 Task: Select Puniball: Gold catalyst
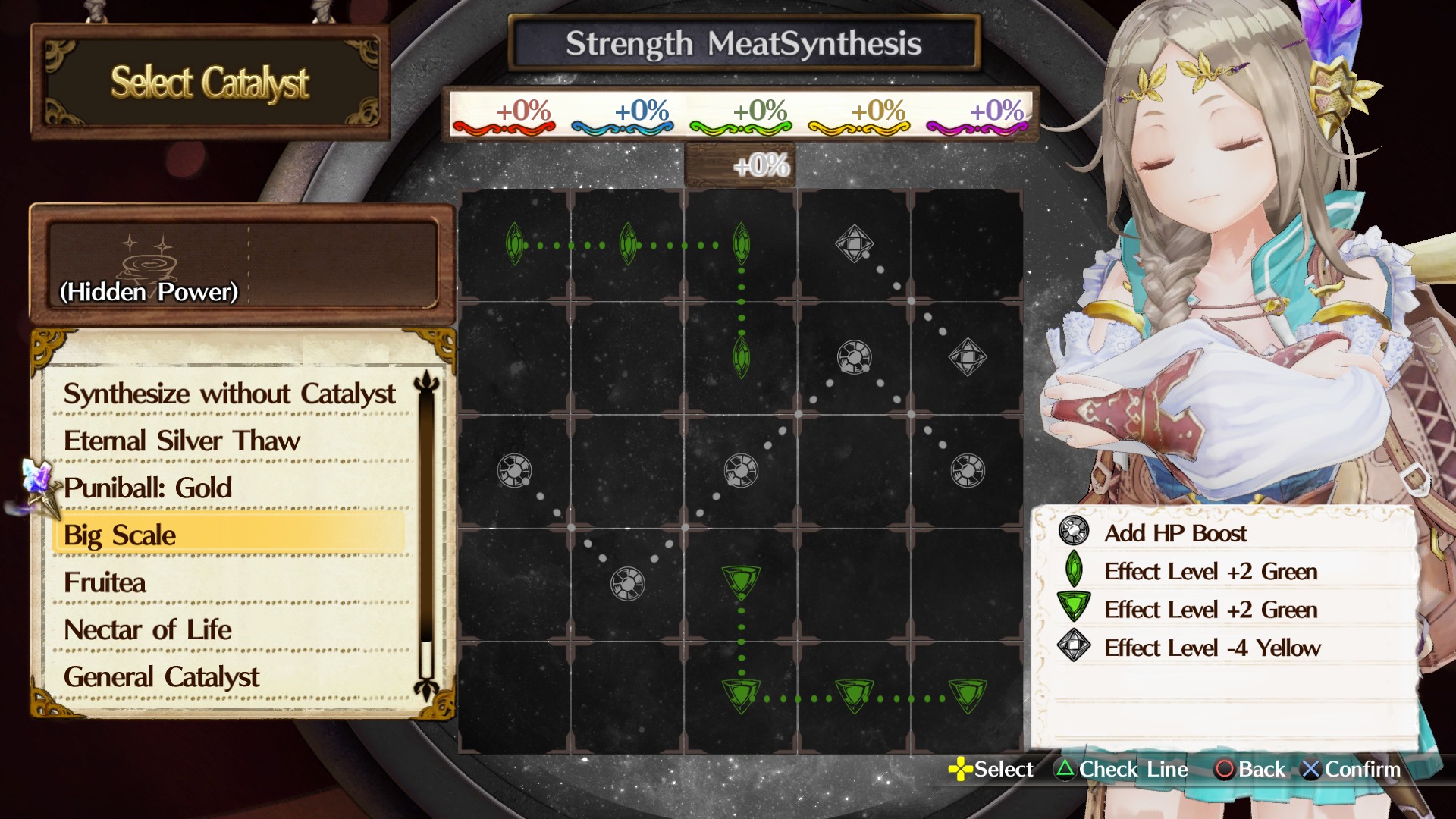point(149,488)
